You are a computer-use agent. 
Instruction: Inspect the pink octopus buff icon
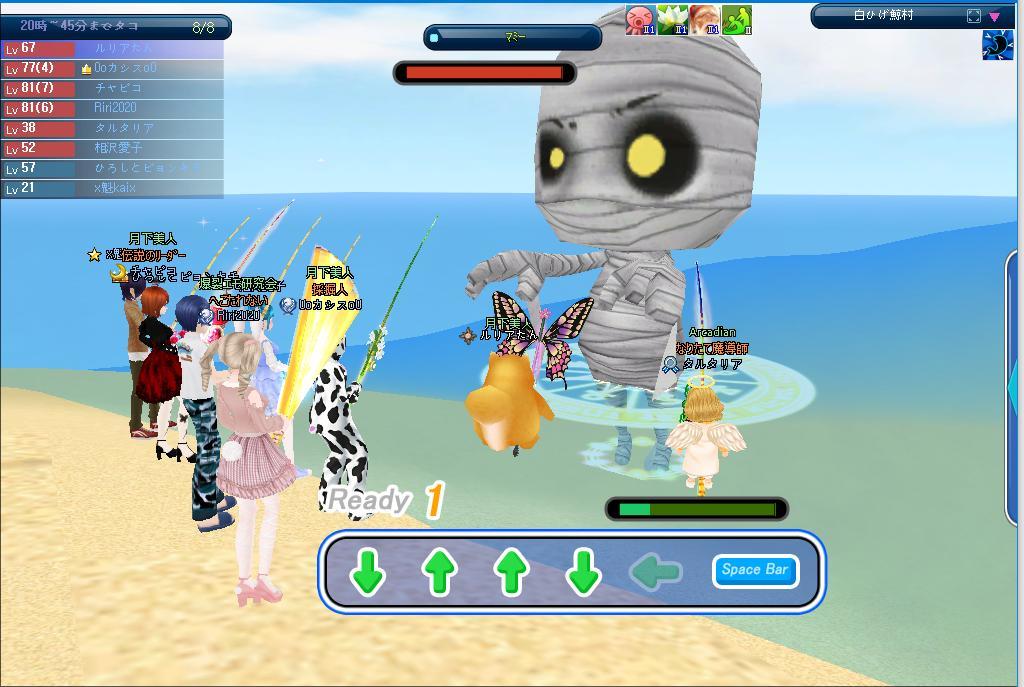pyautogui.click(x=640, y=20)
